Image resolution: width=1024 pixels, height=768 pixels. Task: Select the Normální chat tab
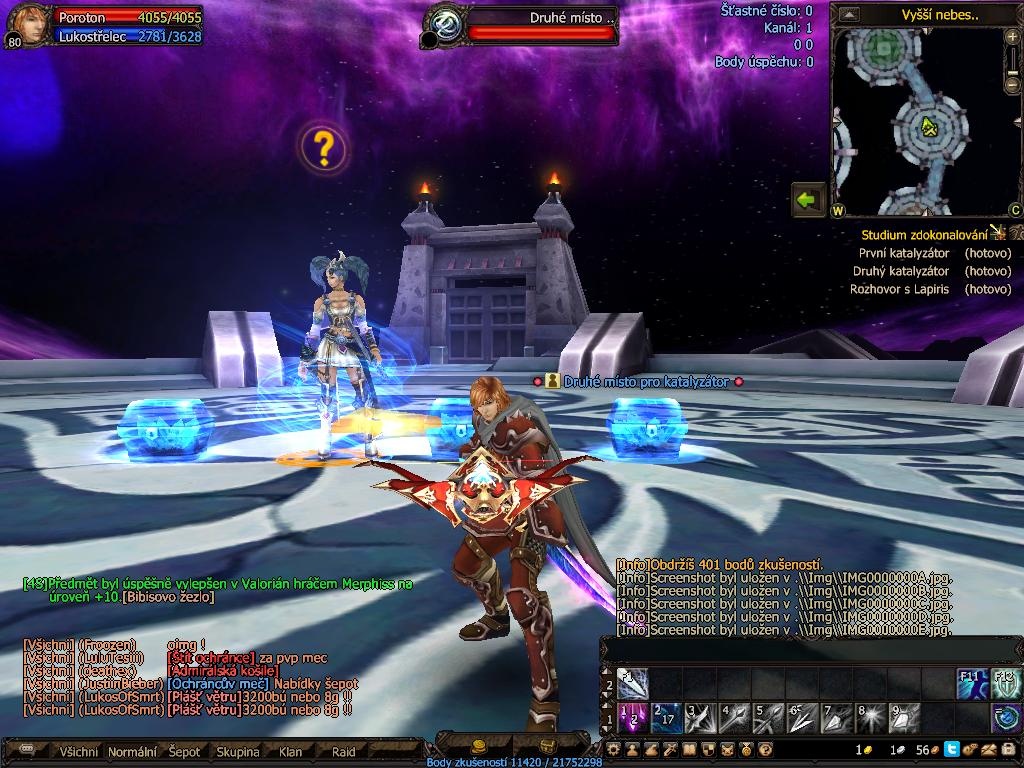click(132, 752)
